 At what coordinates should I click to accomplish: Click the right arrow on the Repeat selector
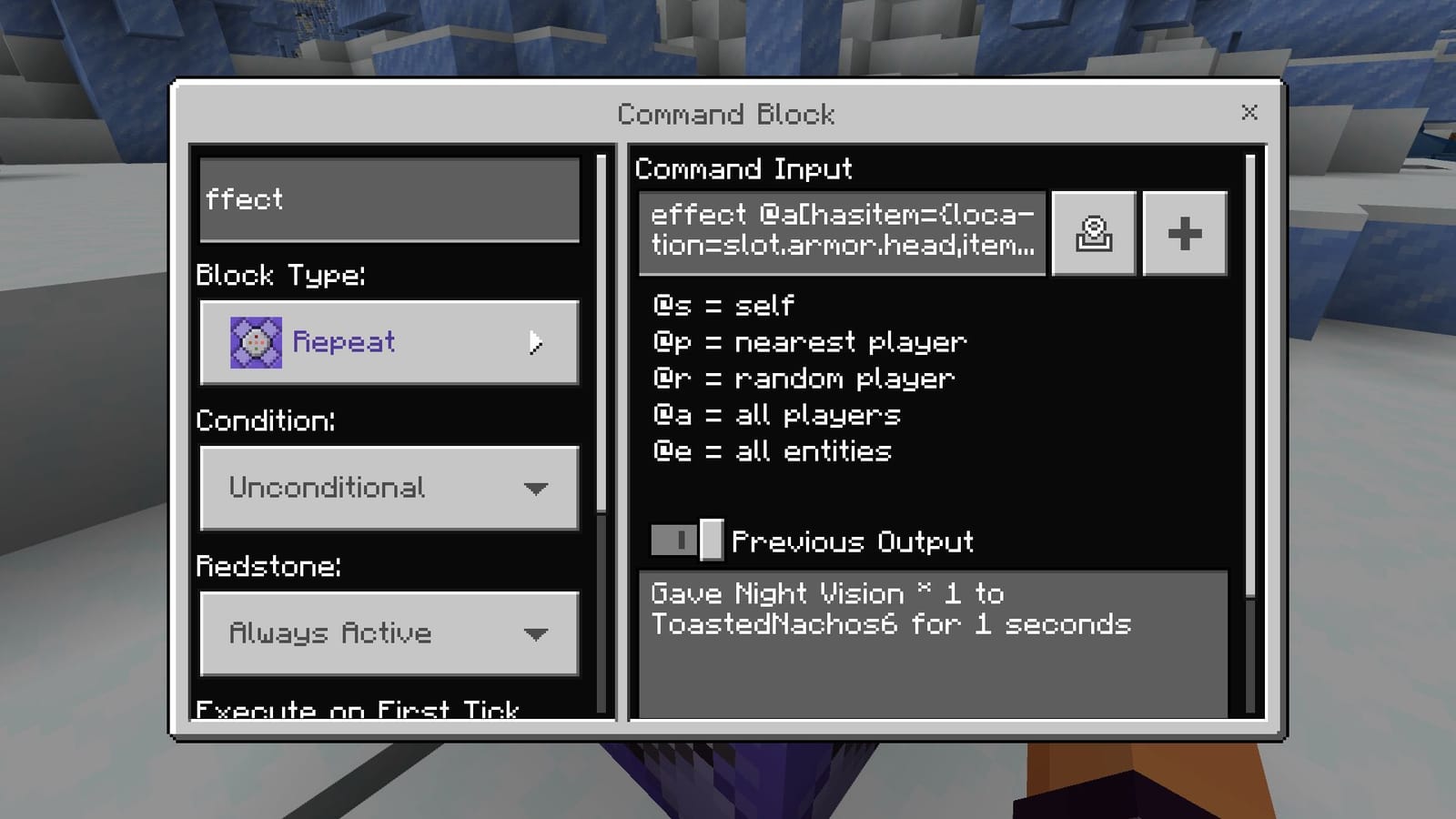point(537,343)
